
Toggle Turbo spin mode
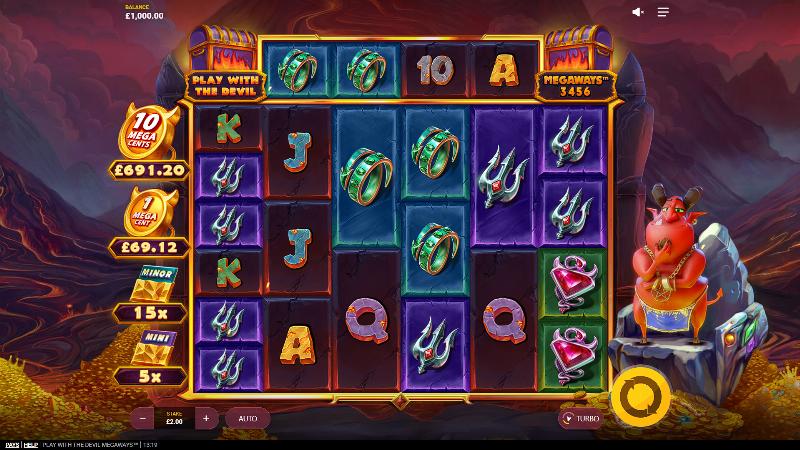pyautogui.click(x=580, y=419)
